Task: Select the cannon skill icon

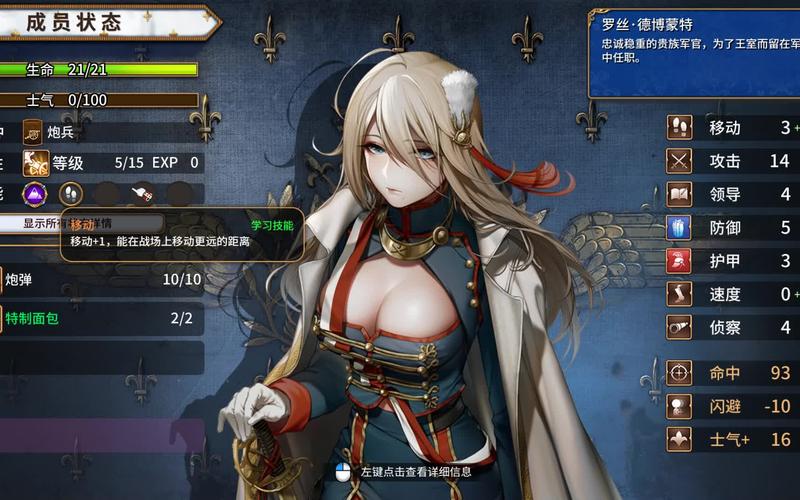Action: click(143, 193)
